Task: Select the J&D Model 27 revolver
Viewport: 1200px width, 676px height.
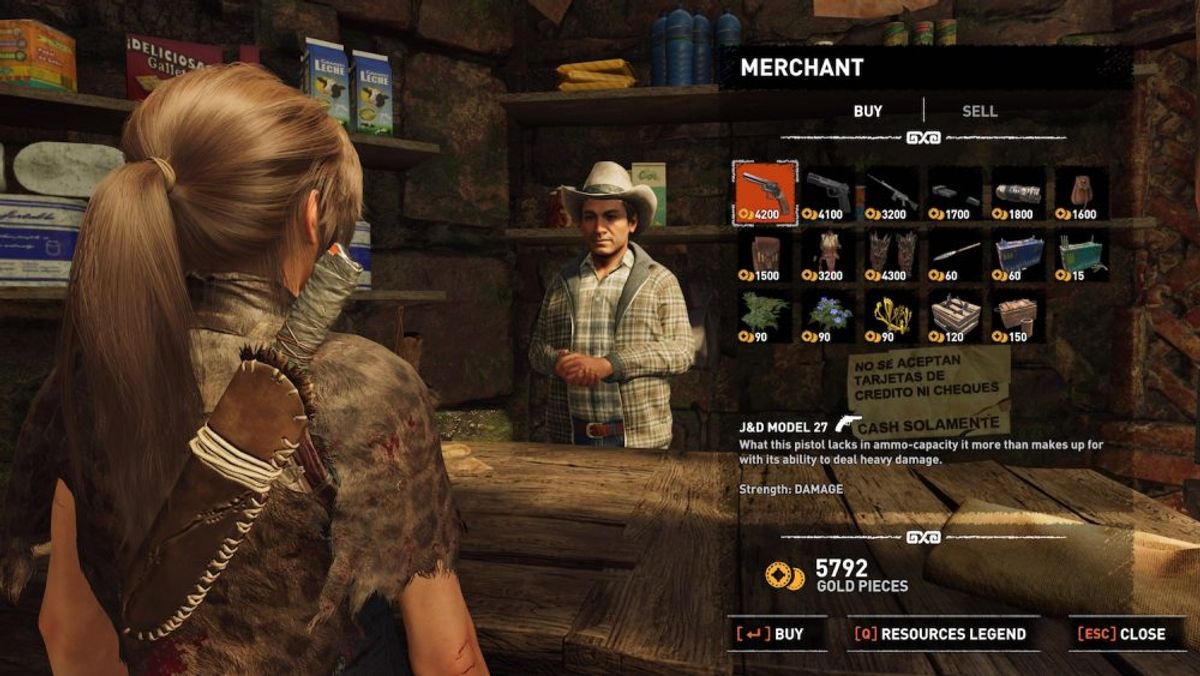Action: click(765, 192)
